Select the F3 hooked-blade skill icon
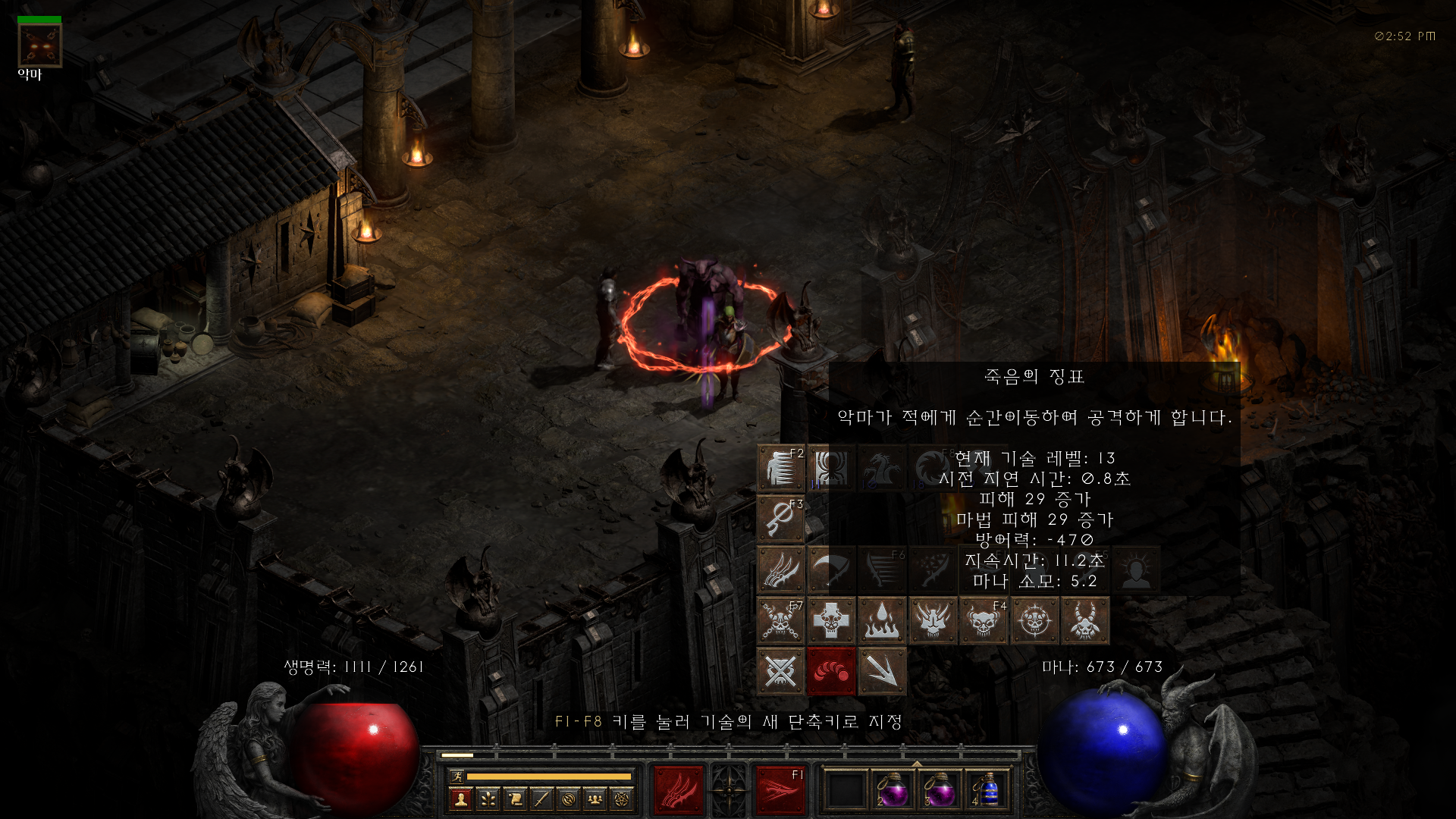 coord(780,519)
